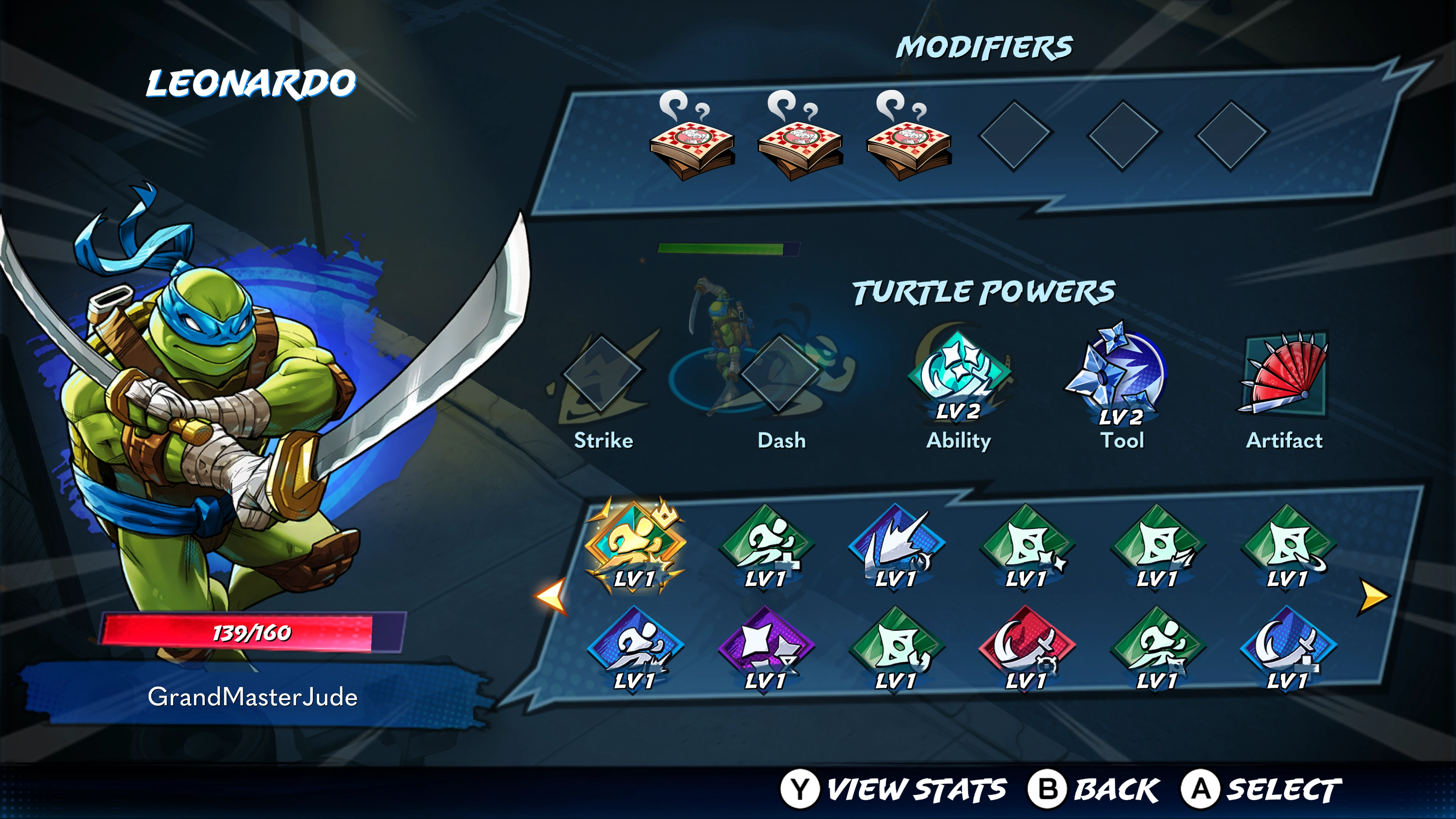Screen dimensions: 1456x819
Task: Select the empty Dash power slot
Action: click(781, 373)
